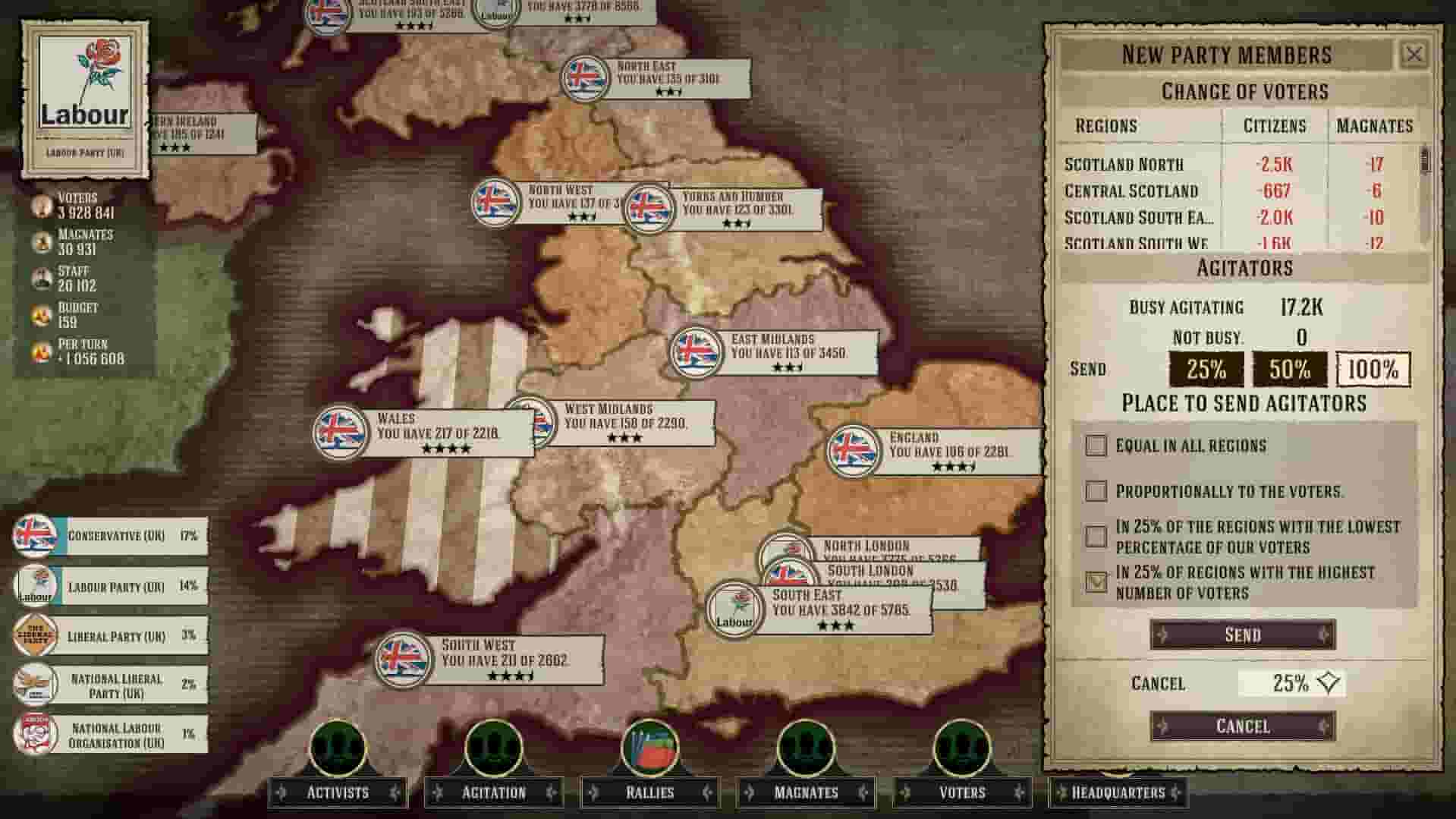Enable the Equal In All Regions checkbox
Screen dimensions: 1456x819
point(1095,446)
